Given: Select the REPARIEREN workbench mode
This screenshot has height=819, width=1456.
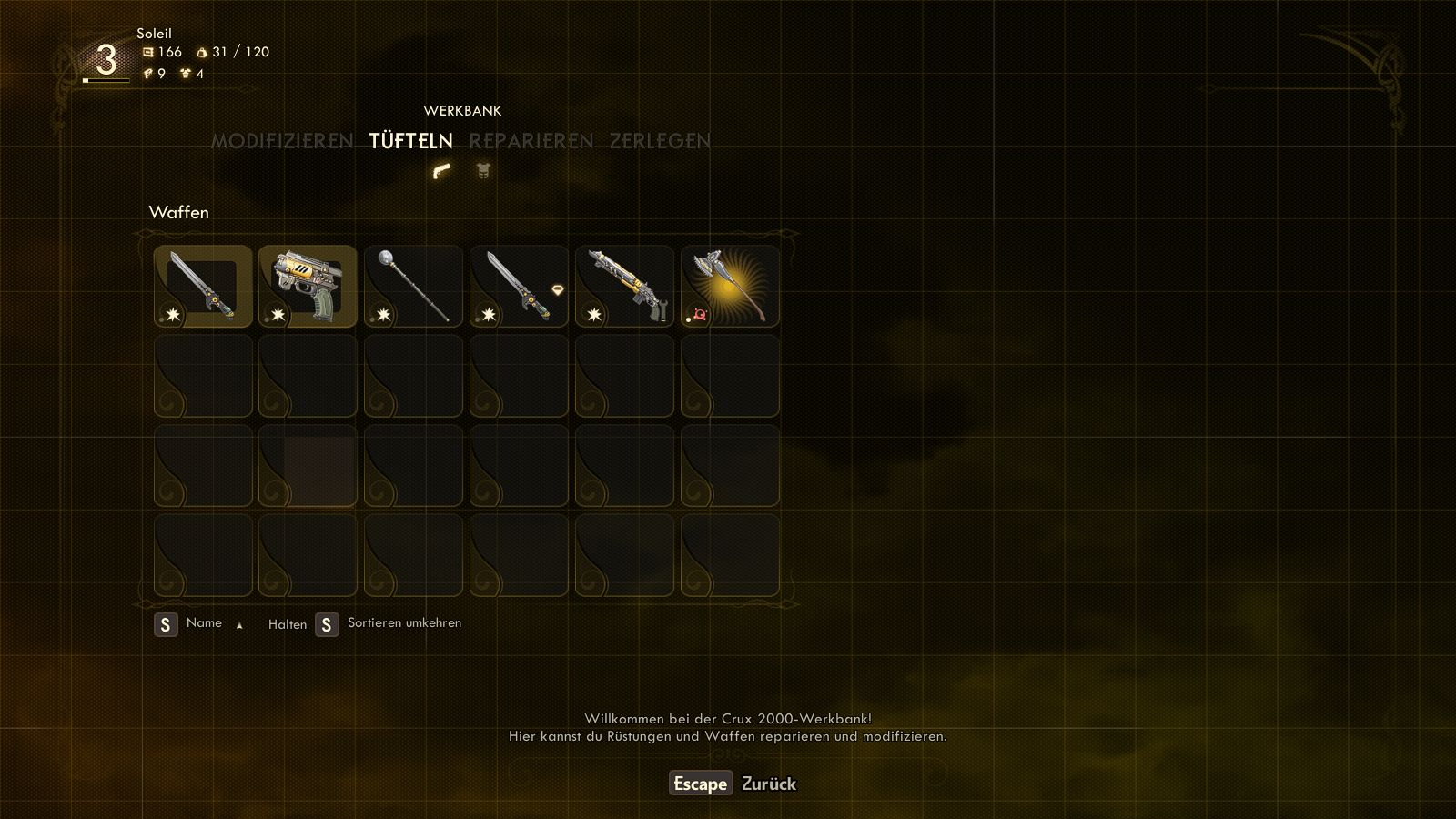Looking at the screenshot, I should tap(531, 141).
